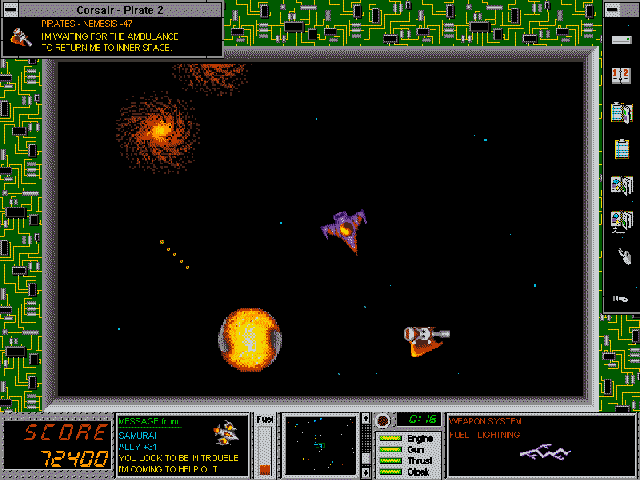Click the round dial beside the radar
The image size is (640, 480).
(x=382, y=420)
